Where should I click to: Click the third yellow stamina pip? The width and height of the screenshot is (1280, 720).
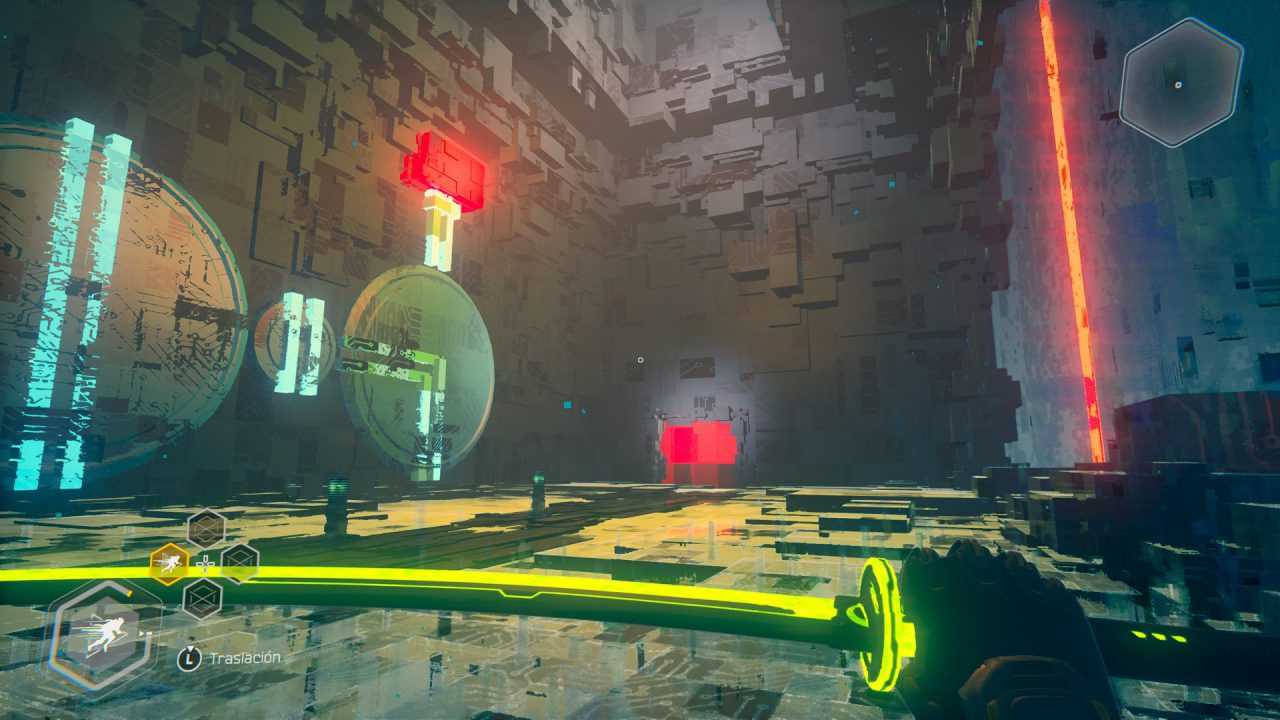1178,639
